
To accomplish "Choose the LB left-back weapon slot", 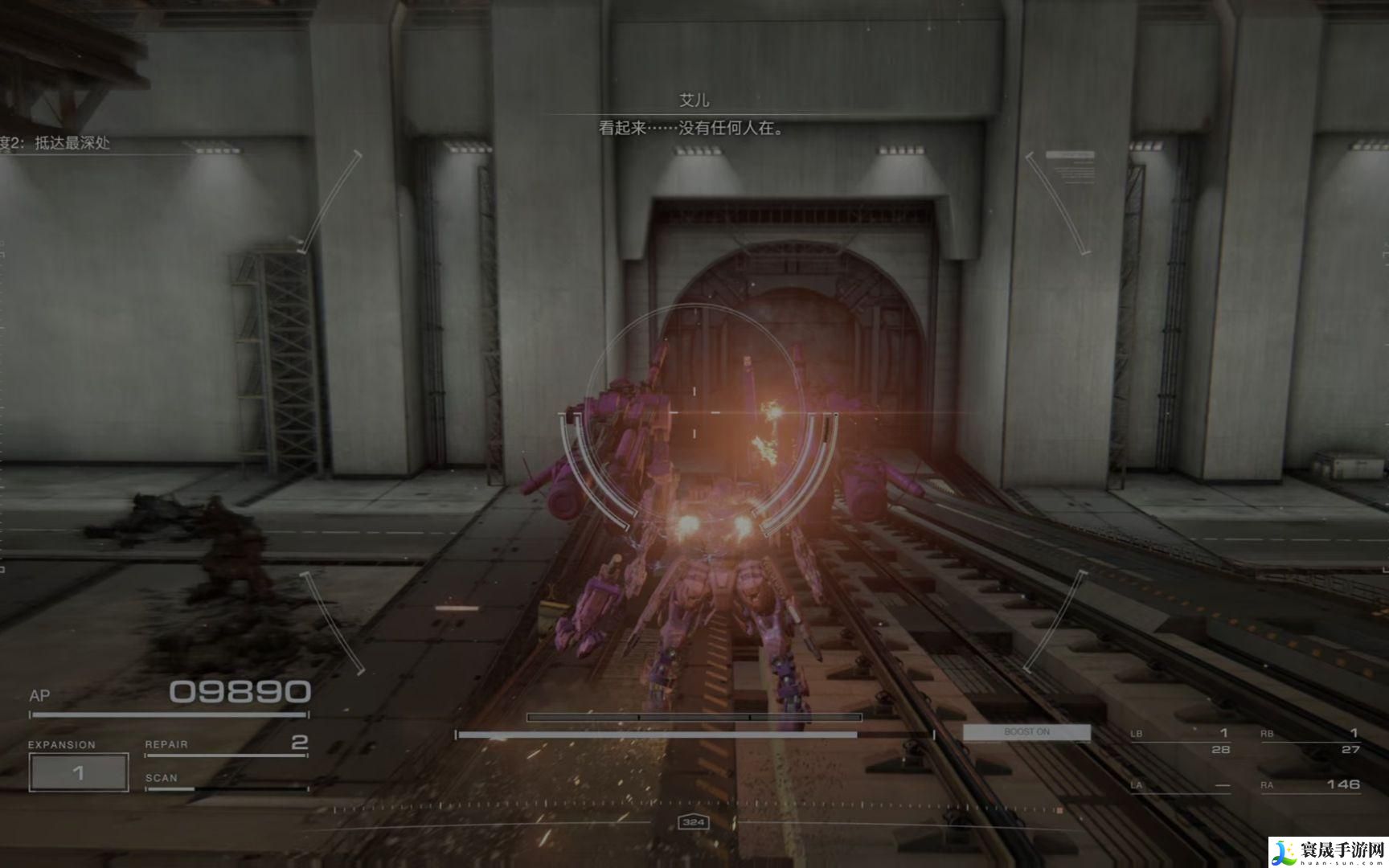I will coord(1180,740).
